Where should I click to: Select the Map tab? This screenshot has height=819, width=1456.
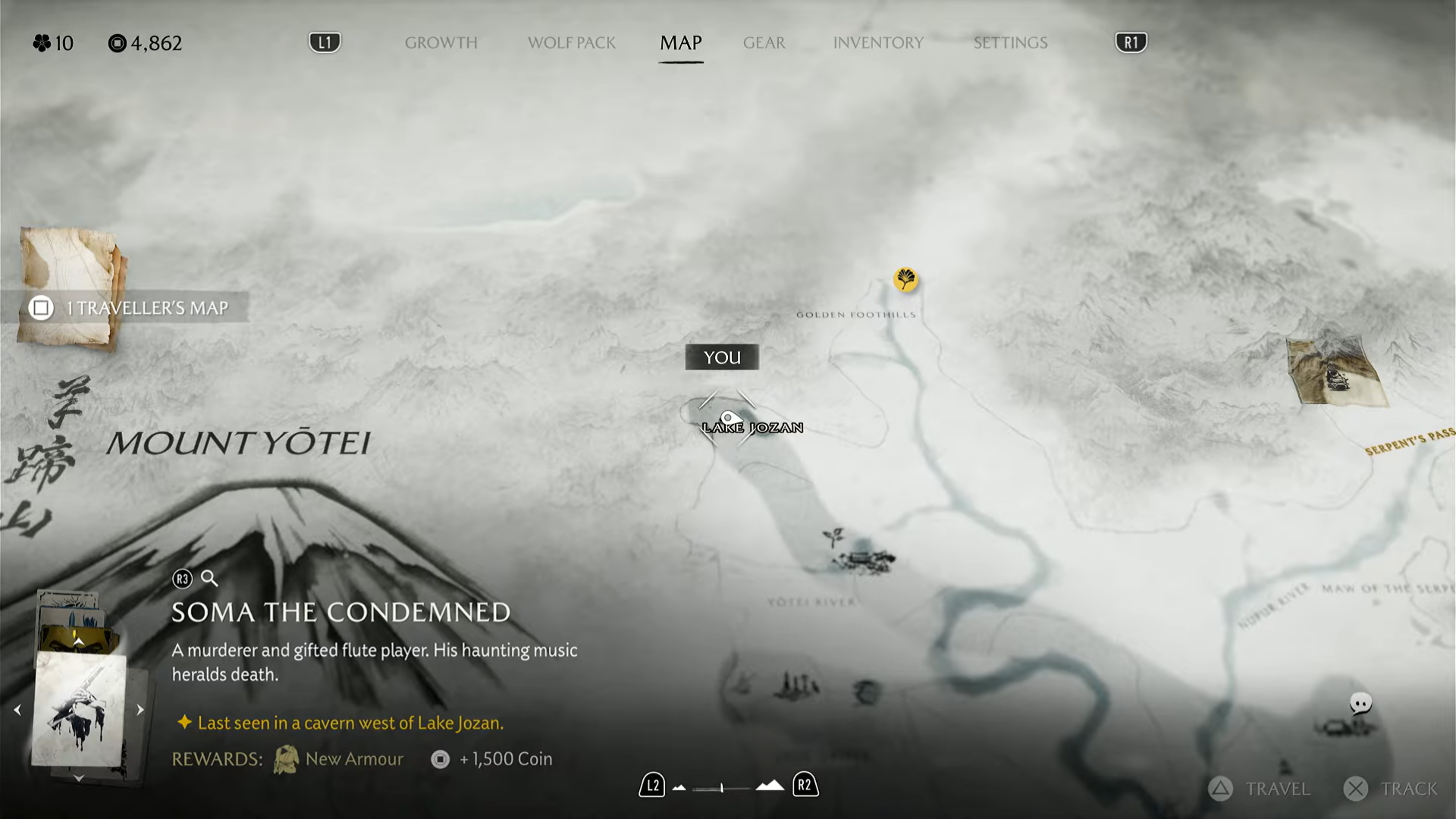pos(680,43)
